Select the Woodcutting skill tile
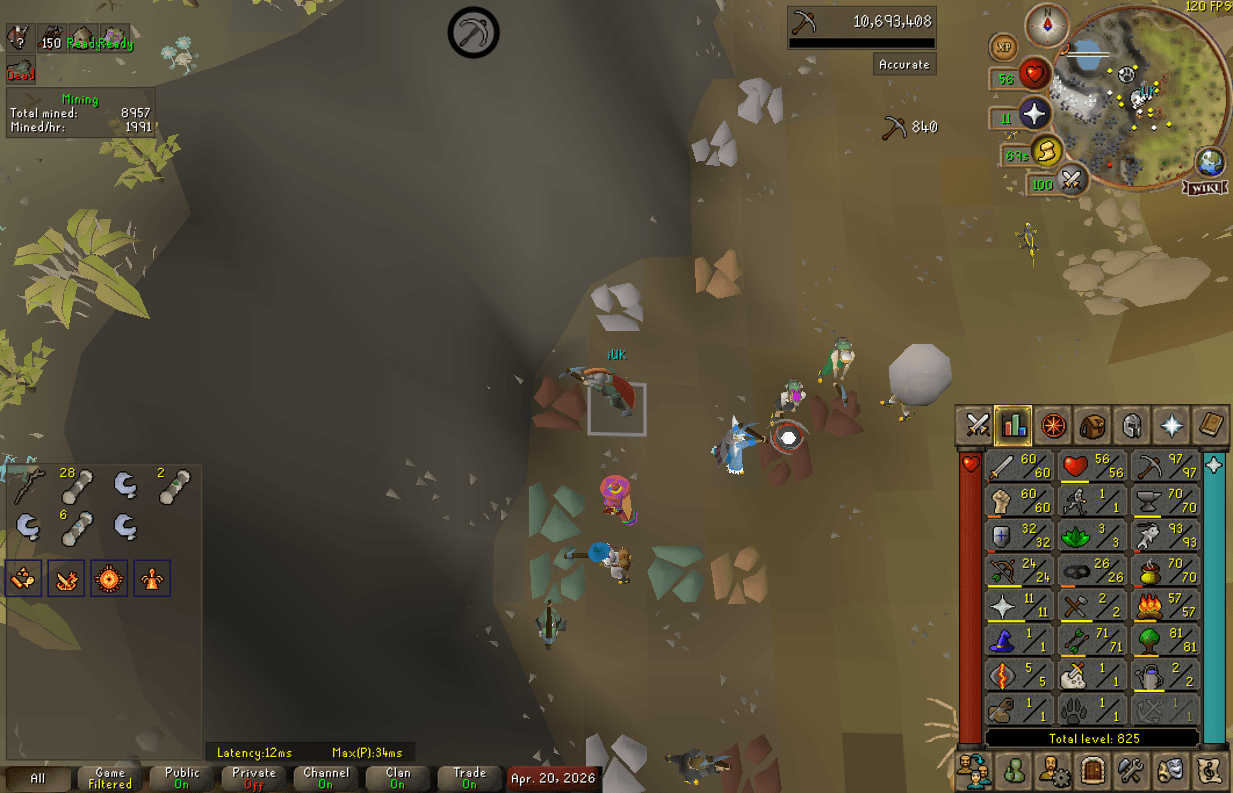The width and height of the screenshot is (1233, 793). [x=1164, y=639]
